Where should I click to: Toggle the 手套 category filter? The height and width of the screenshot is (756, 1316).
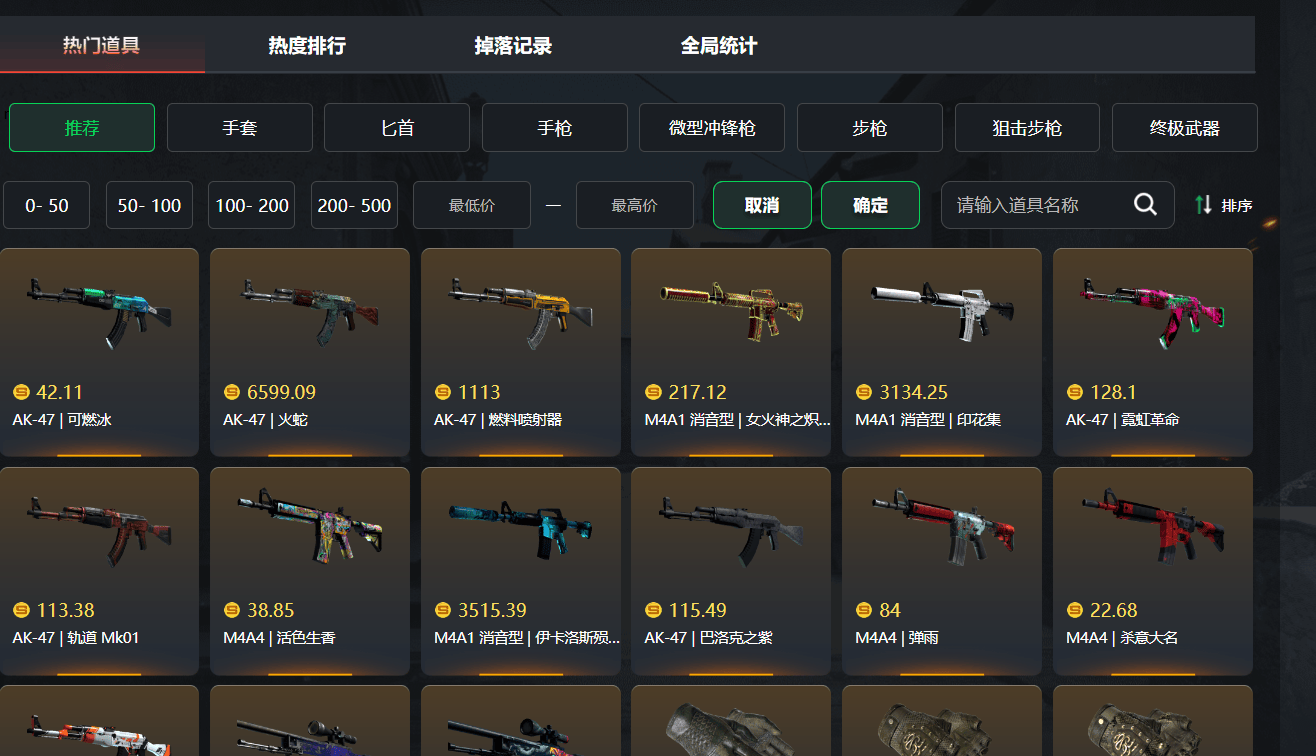click(x=239, y=127)
